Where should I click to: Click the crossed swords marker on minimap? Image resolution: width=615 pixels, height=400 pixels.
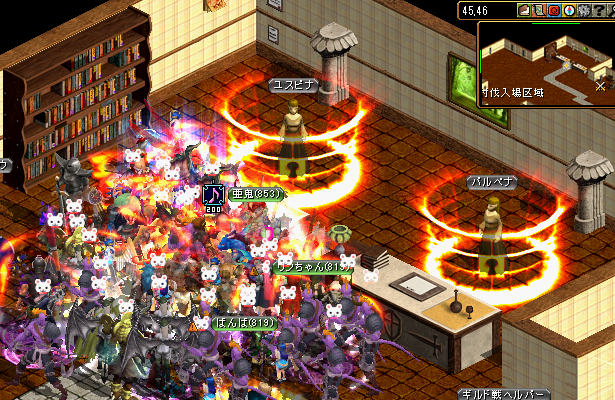(x=599, y=86)
